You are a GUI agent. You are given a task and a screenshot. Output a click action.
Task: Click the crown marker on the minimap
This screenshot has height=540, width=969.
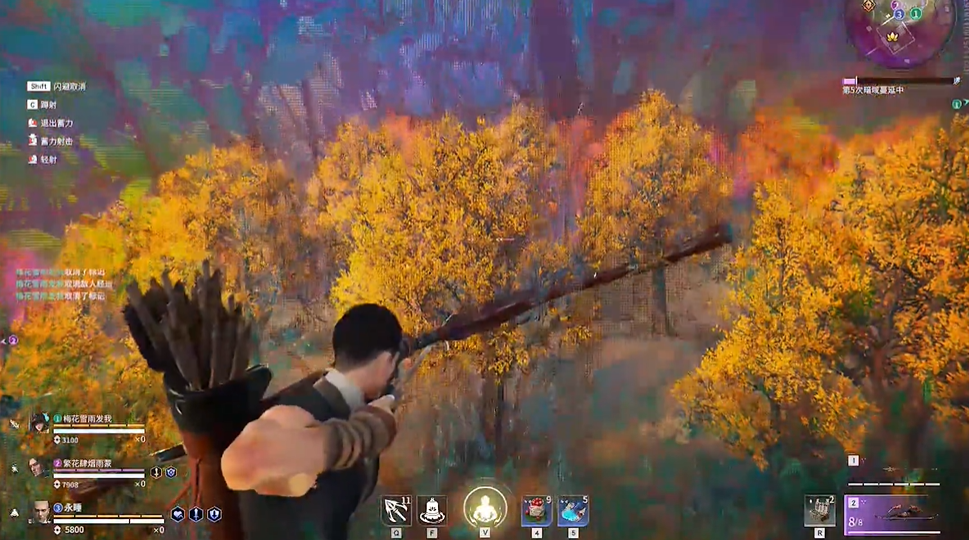coord(895,36)
